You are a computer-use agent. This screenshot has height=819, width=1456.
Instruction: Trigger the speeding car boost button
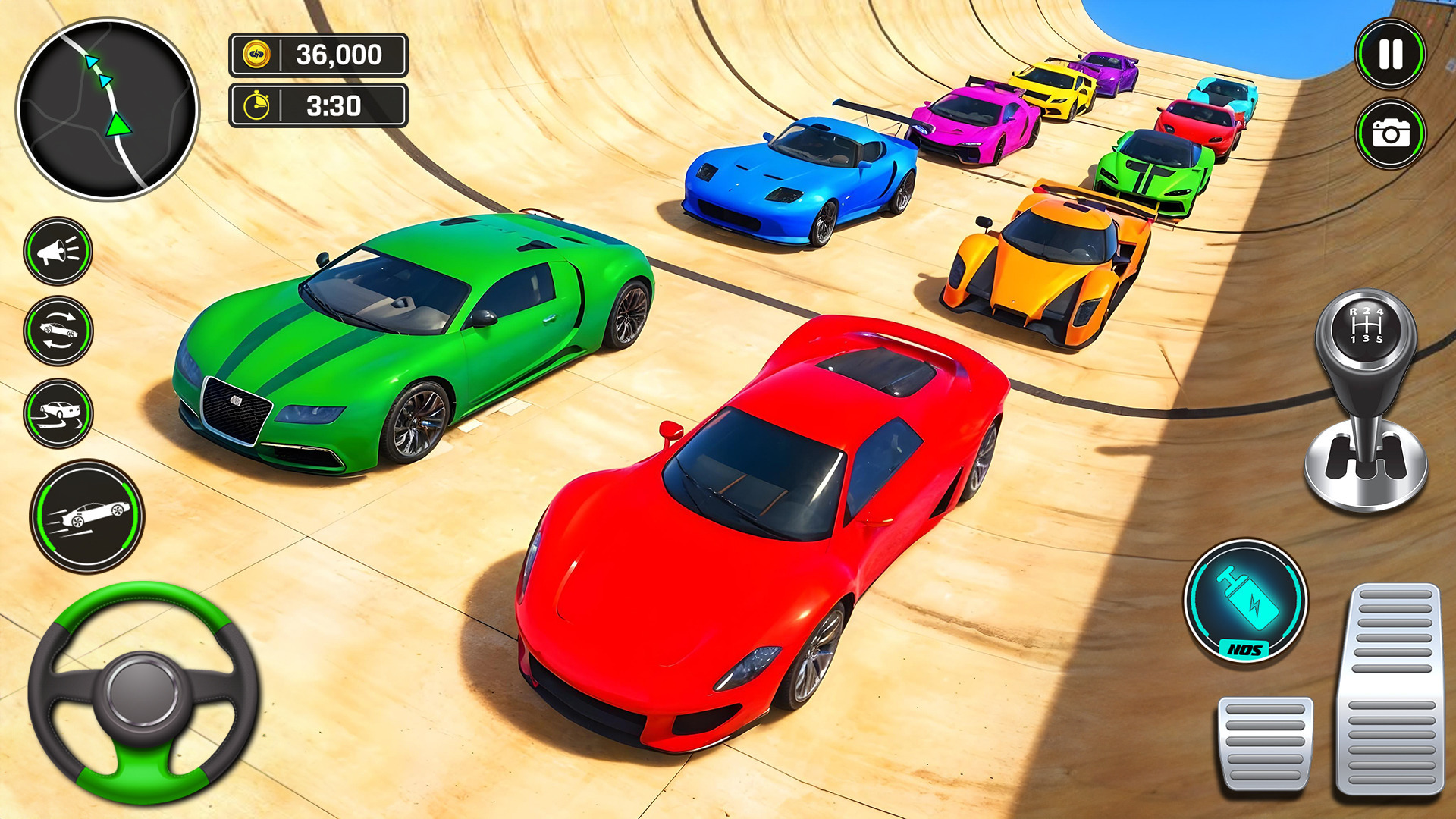point(87,516)
